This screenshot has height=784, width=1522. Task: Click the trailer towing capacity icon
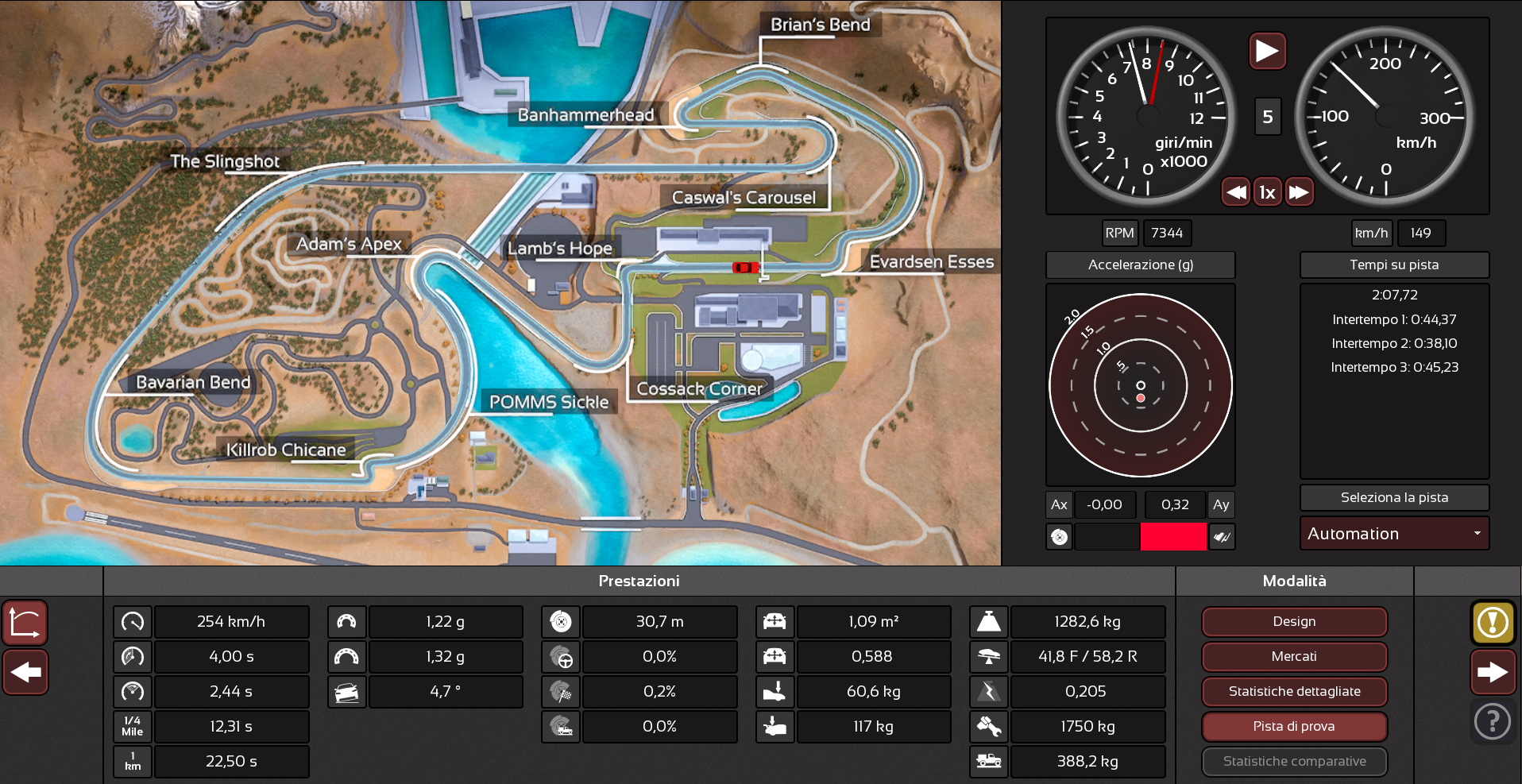click(988, 761)
